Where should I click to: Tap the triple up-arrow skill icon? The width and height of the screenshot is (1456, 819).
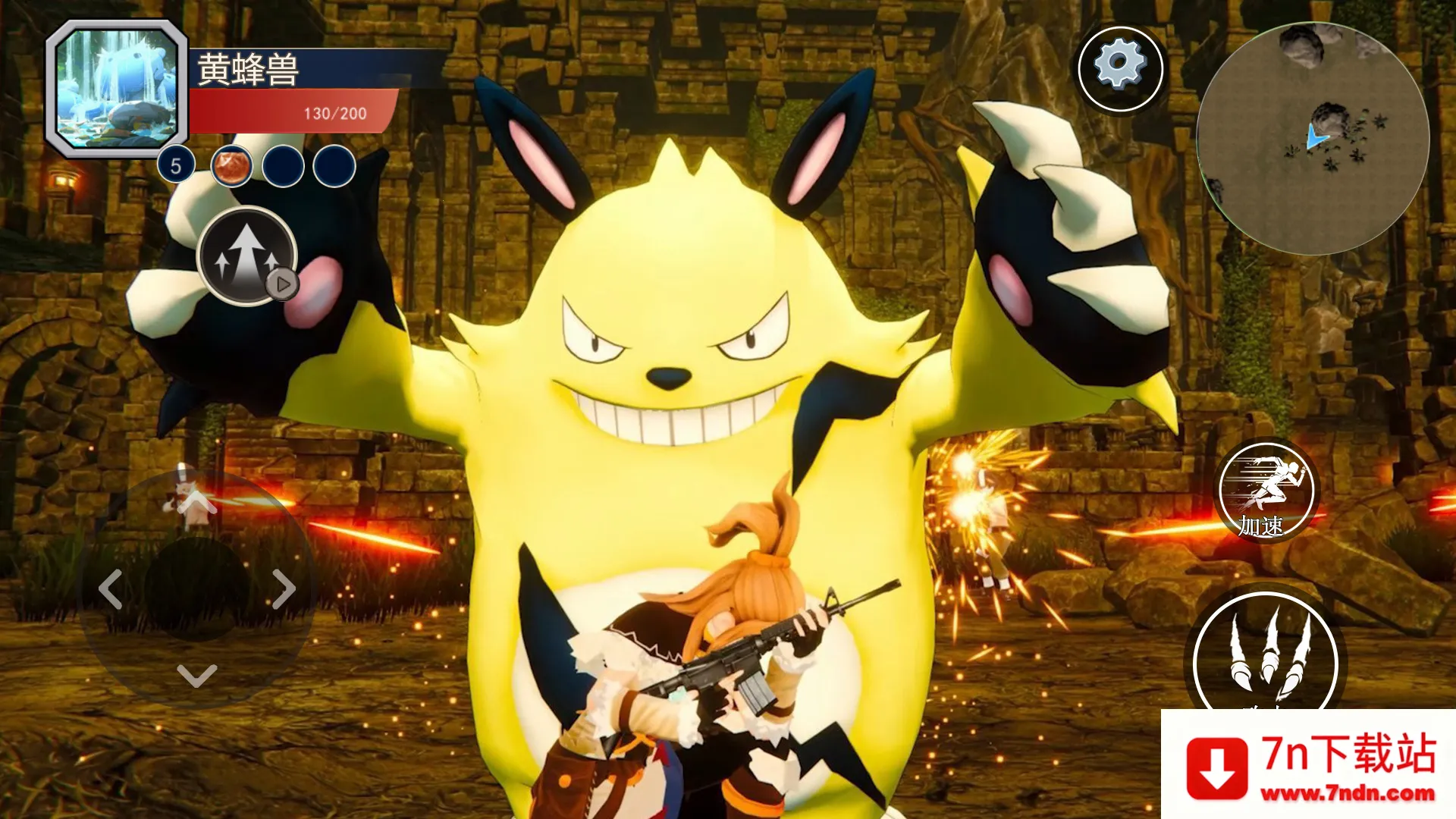(246, 255)
